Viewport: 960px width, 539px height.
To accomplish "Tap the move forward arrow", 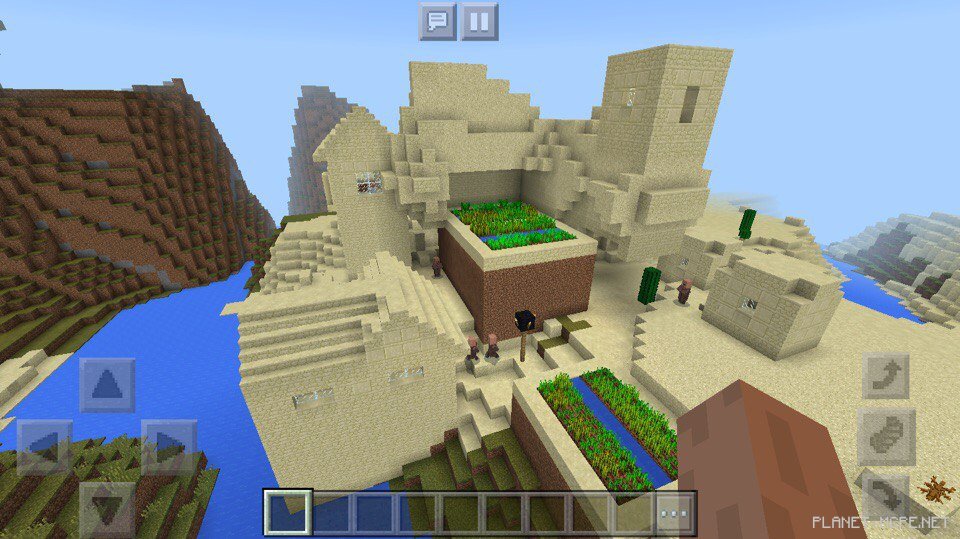I will tap(107, 385).
